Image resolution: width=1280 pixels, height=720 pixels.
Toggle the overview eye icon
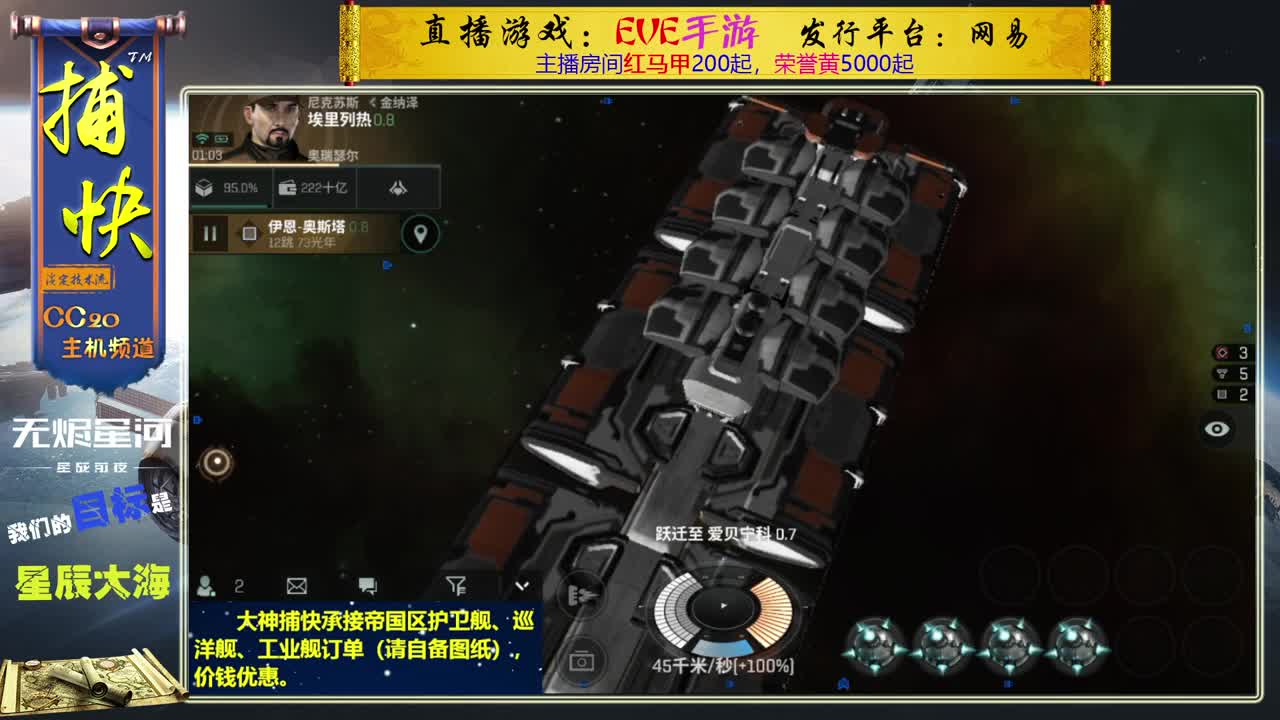point(1217,428)
